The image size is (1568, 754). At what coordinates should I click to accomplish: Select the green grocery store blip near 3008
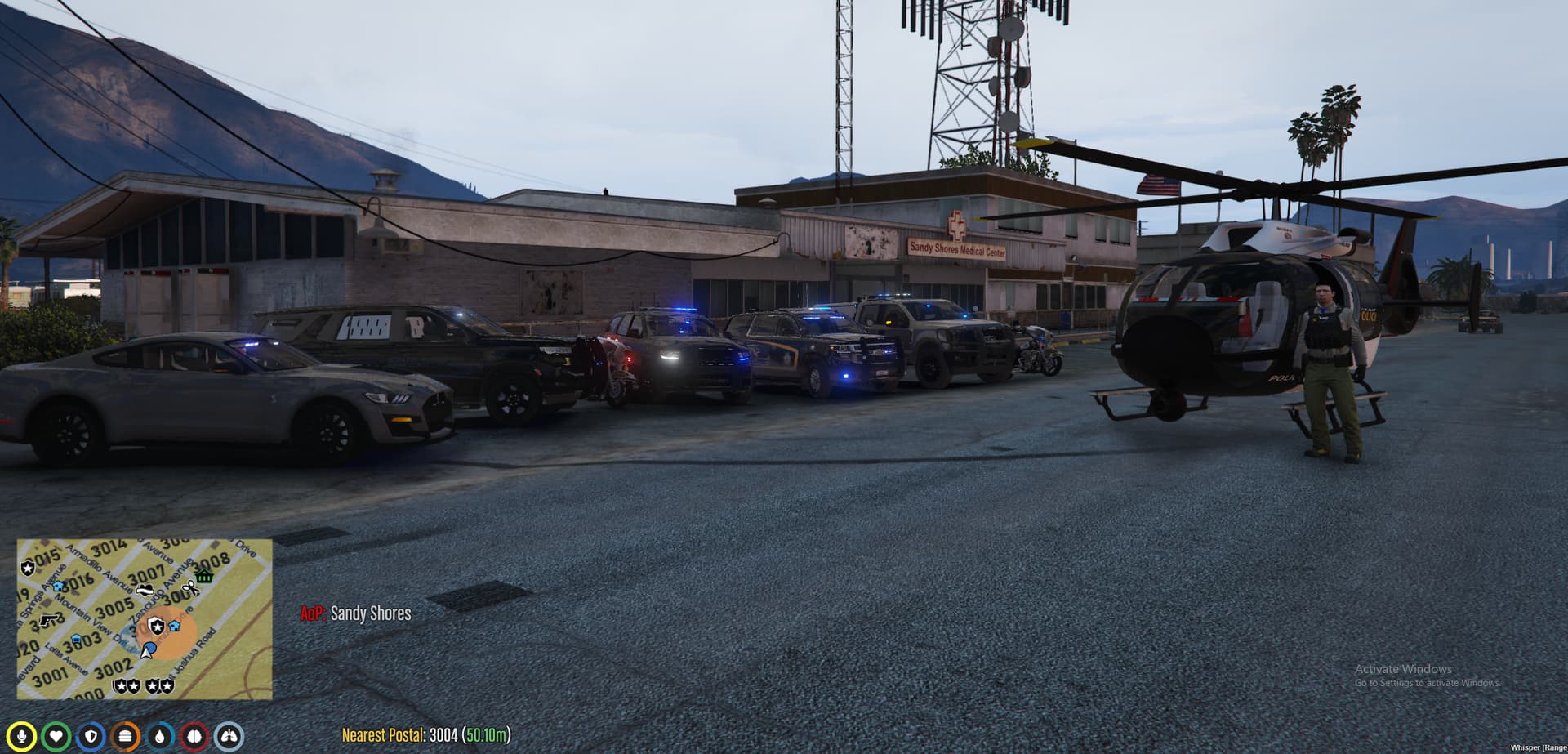coord(203,577)
